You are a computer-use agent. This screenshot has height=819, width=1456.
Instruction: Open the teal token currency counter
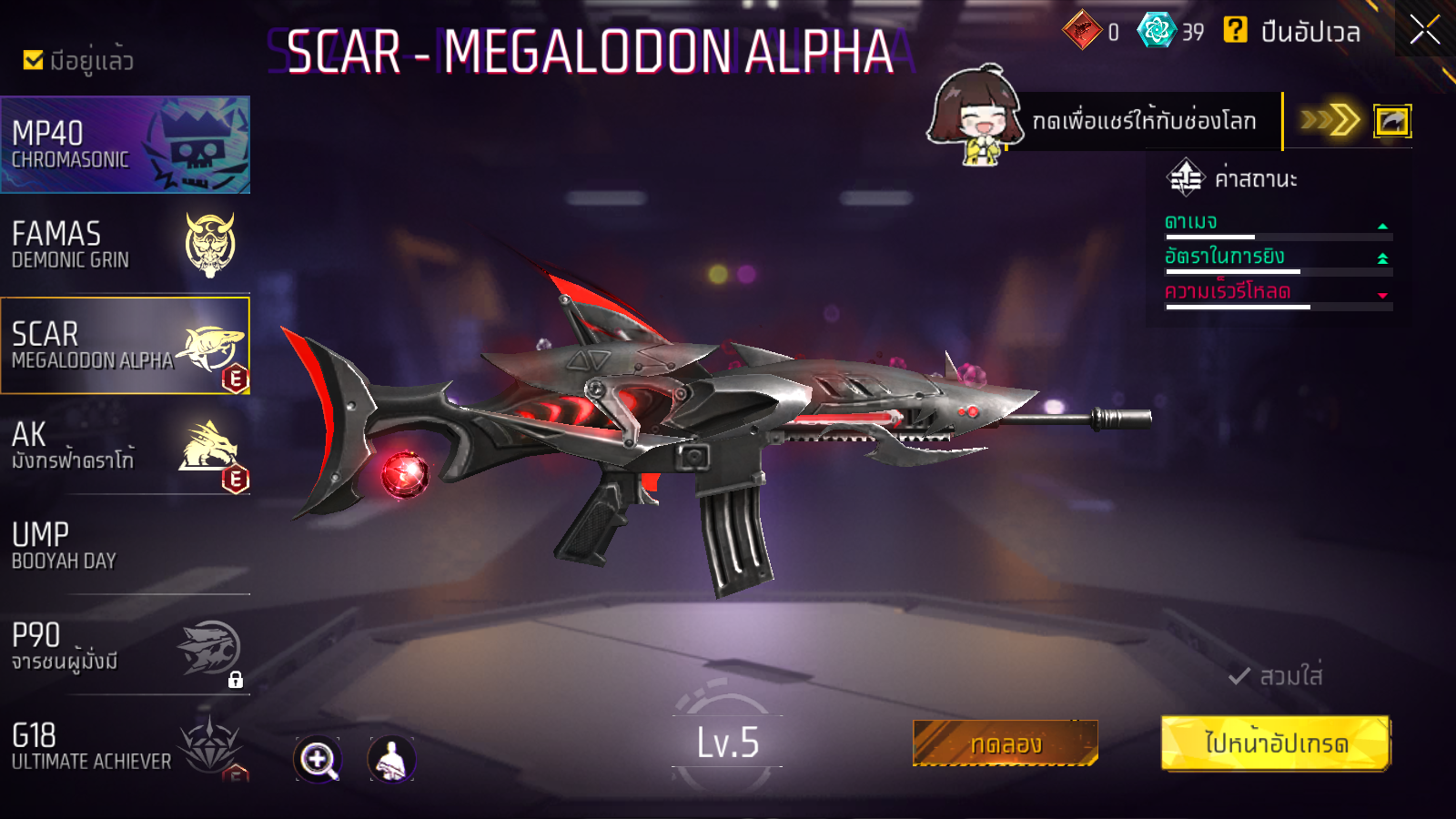pyautogui.click(x=1157, y=31)
